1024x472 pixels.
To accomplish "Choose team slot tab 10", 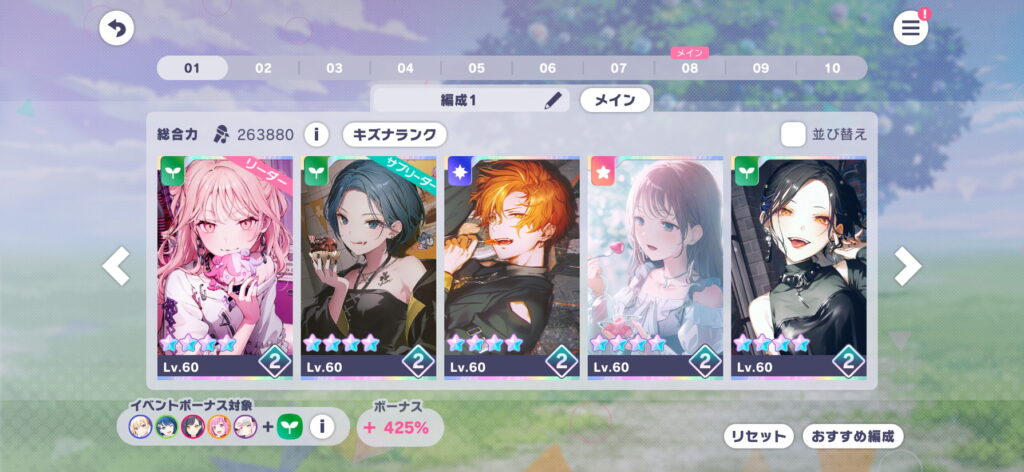I will point(832,68).
